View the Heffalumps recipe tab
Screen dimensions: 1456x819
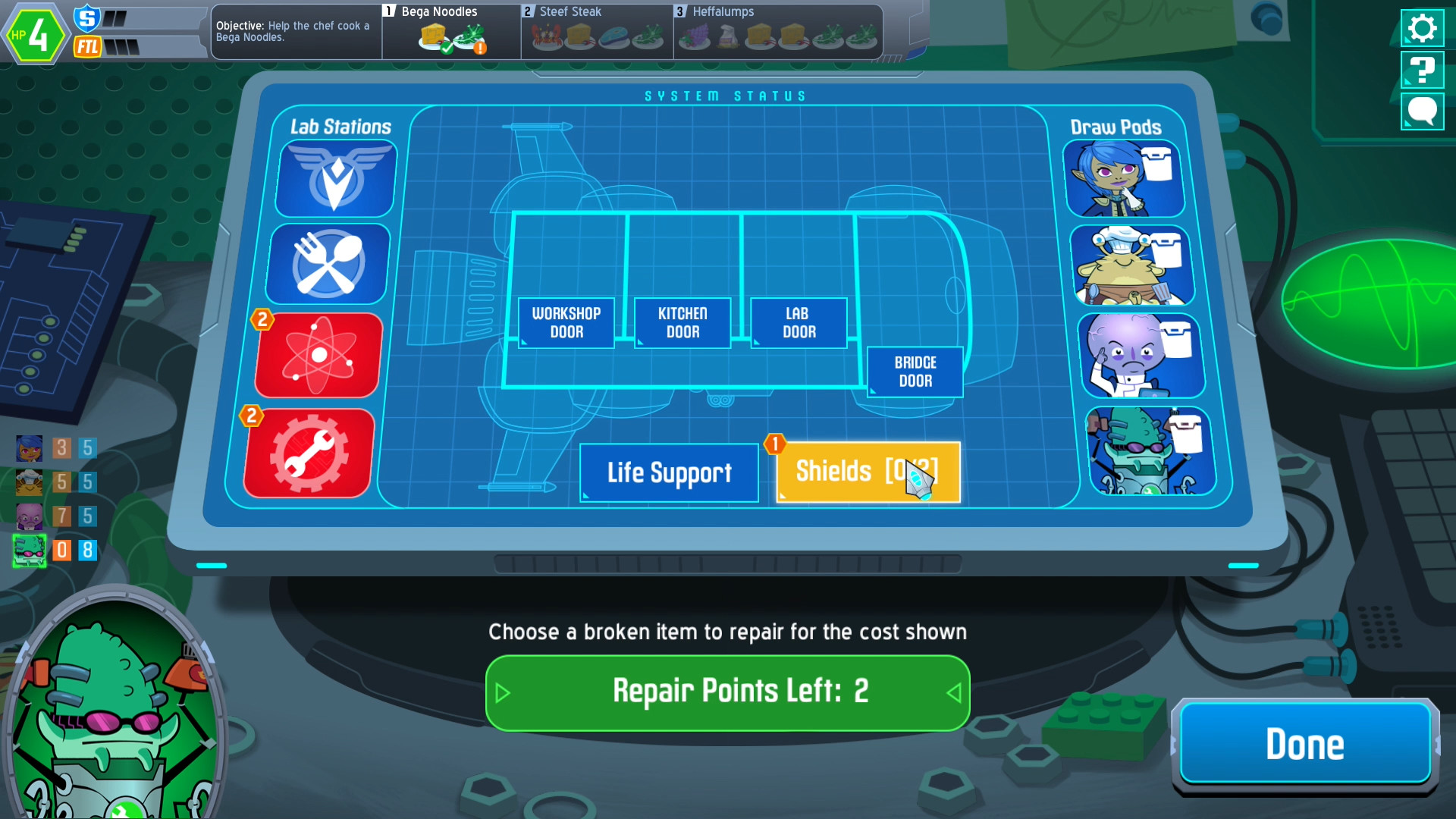coord(778,30)
